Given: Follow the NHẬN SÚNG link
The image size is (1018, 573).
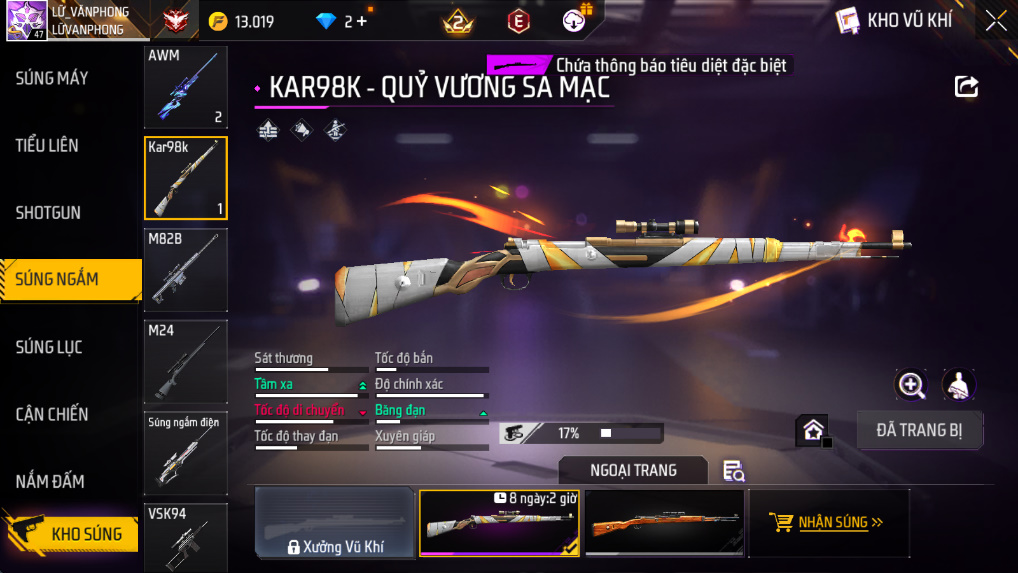Looking at the screenshot, I should (828, 522).
